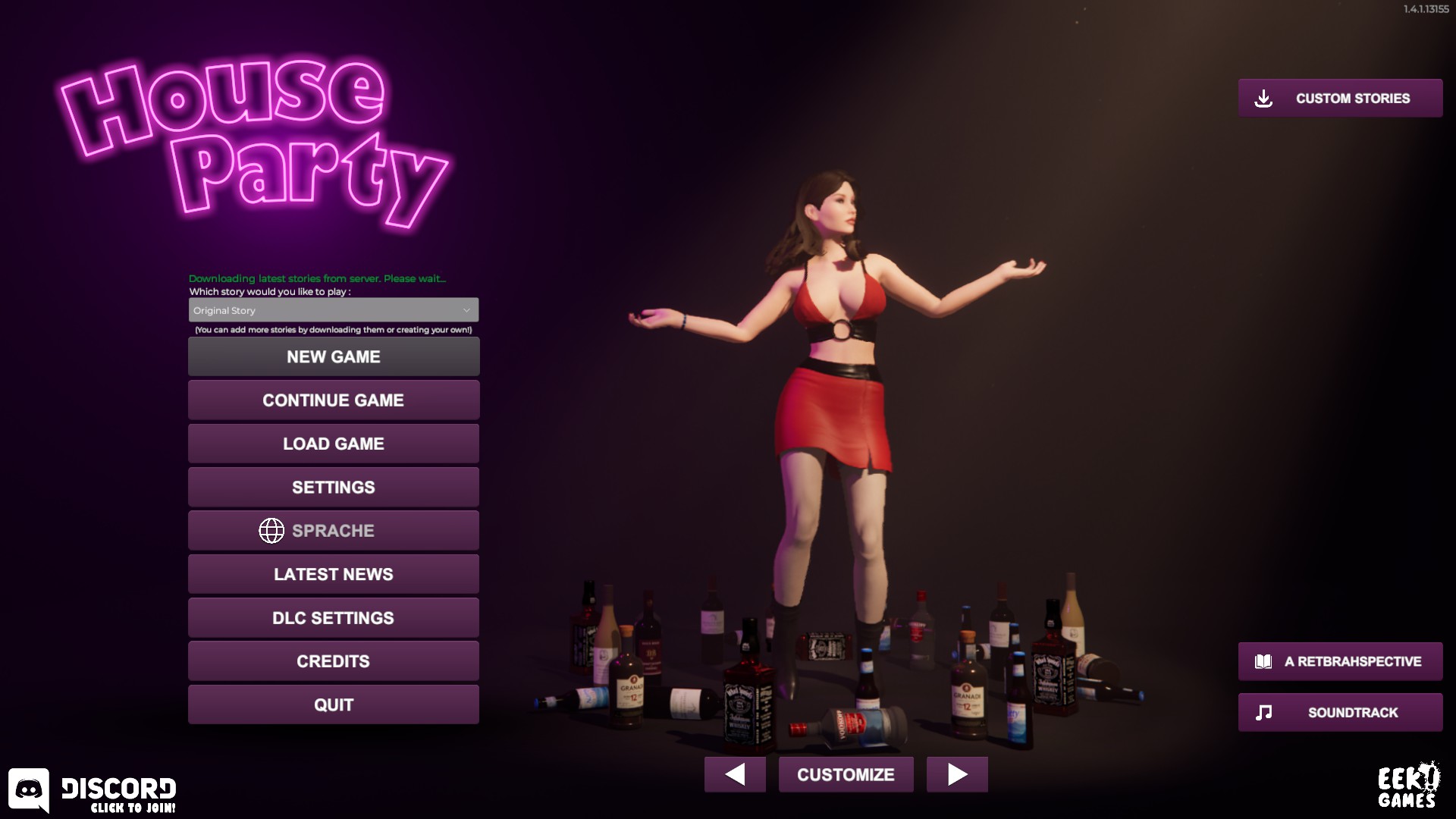
Task: Join the Discord server
Action: click(93, 792)
